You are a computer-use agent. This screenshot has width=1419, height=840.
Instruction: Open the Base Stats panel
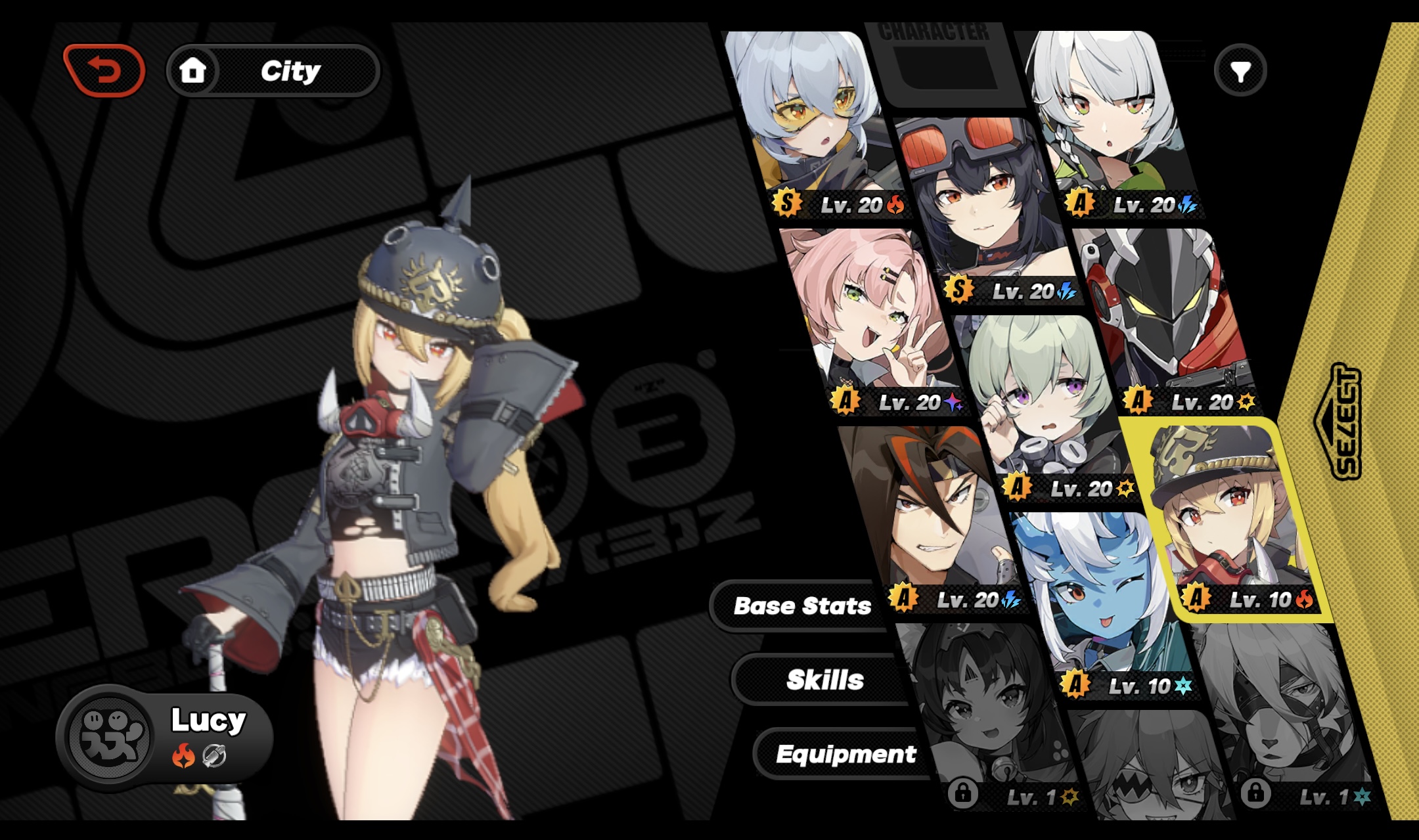(x=803, y=606)
